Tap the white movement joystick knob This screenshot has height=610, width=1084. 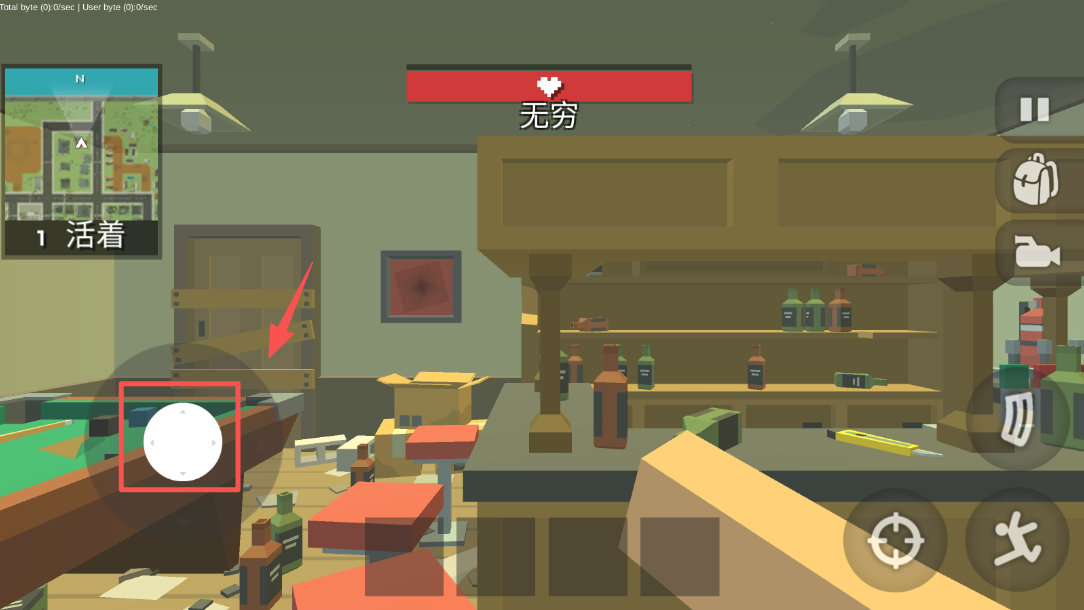tap(182, 442)
